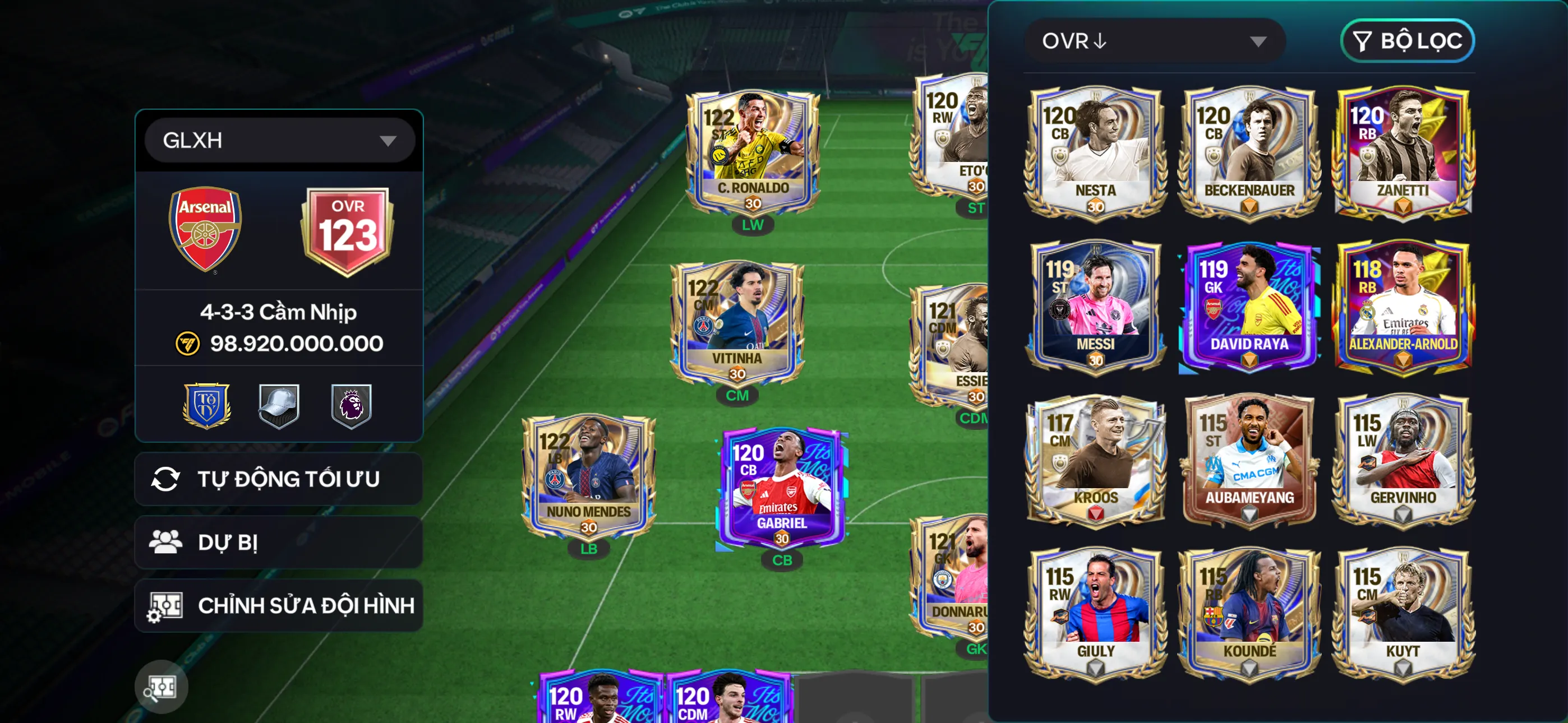Click the Premier League badge icon
The height and width of the screenshot is (723, 1568).
[x=351, y=406]
